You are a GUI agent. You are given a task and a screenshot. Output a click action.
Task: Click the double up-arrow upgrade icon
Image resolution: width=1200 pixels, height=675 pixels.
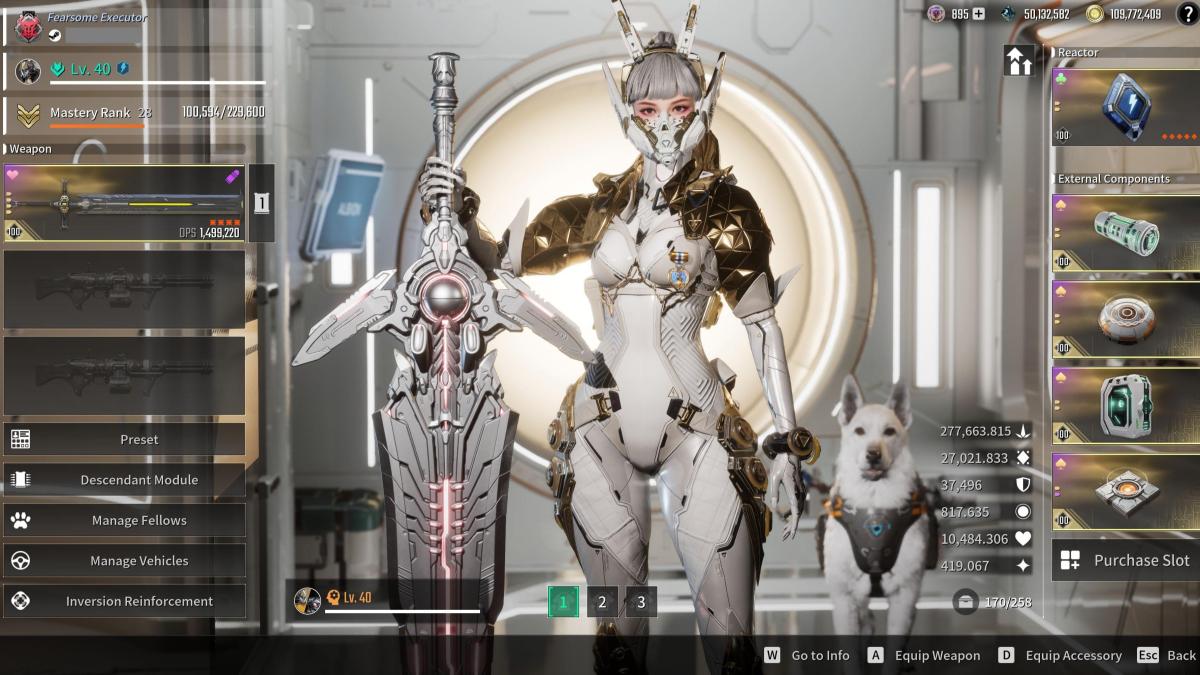(1019, 61)
